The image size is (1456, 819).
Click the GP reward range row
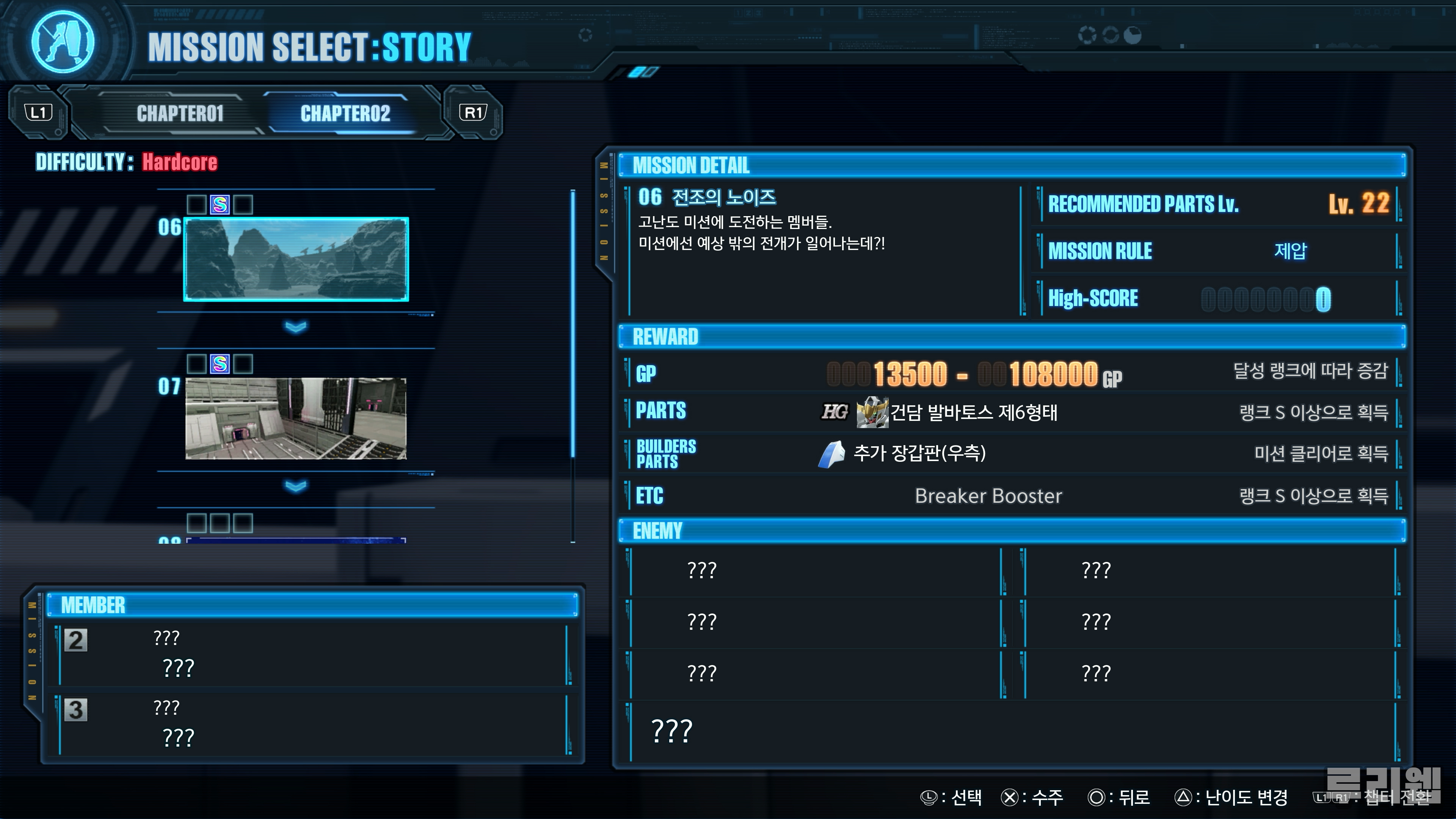(x=974, y=373)
